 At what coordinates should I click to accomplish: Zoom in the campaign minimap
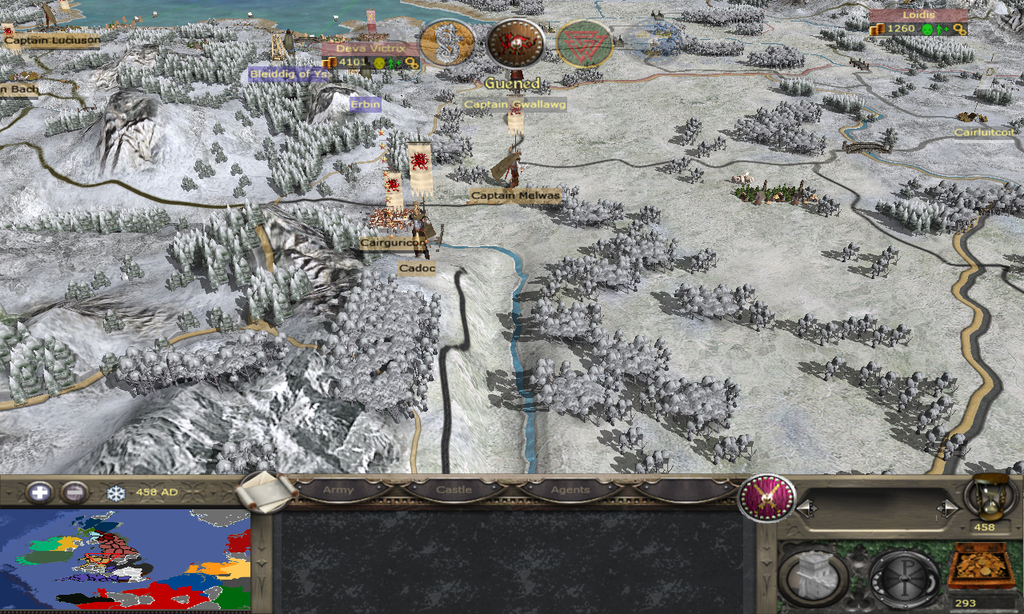pyautogui.click(x=40, y=492)
